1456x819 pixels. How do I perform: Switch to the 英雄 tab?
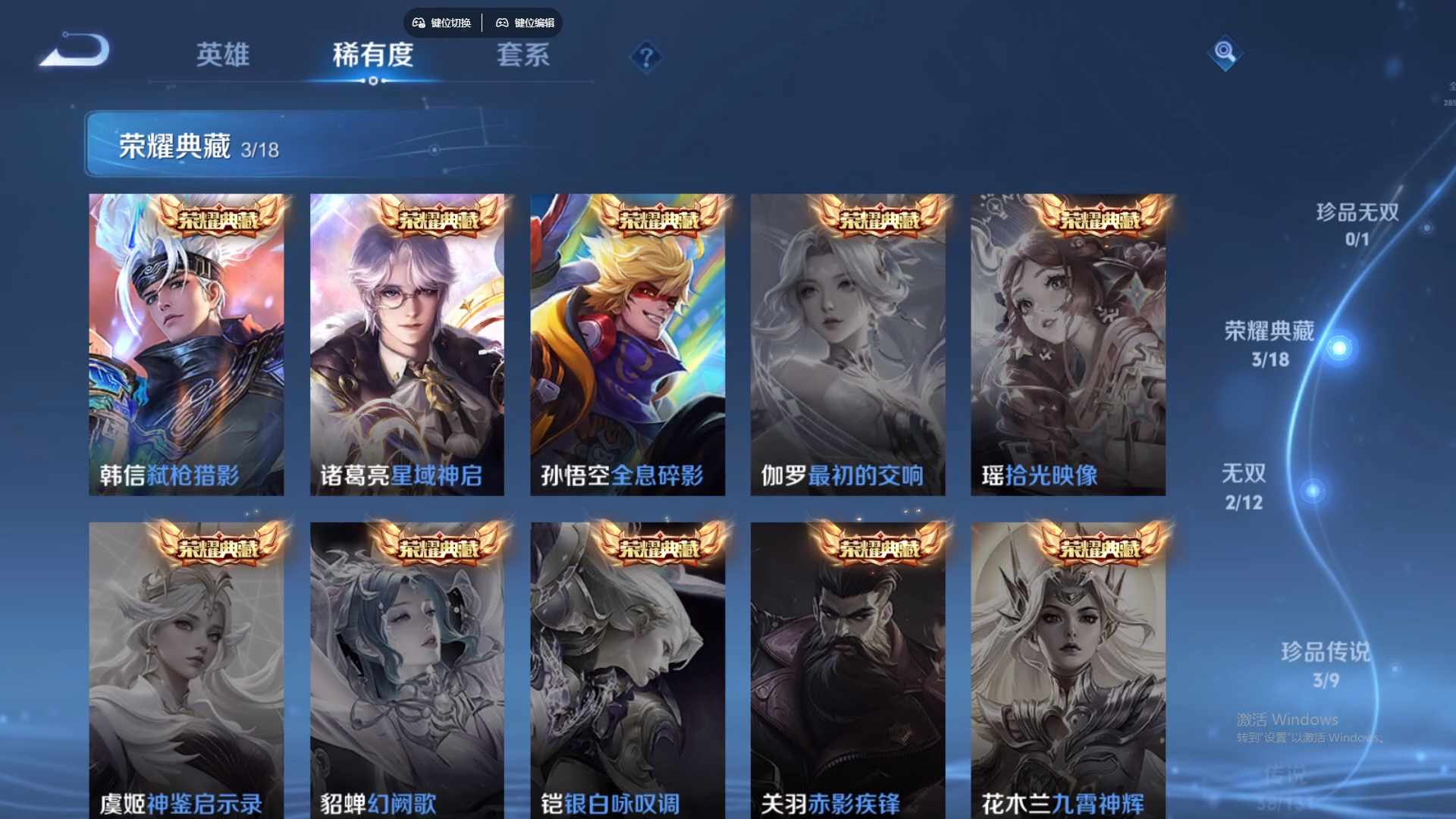(x=222, y=55)
